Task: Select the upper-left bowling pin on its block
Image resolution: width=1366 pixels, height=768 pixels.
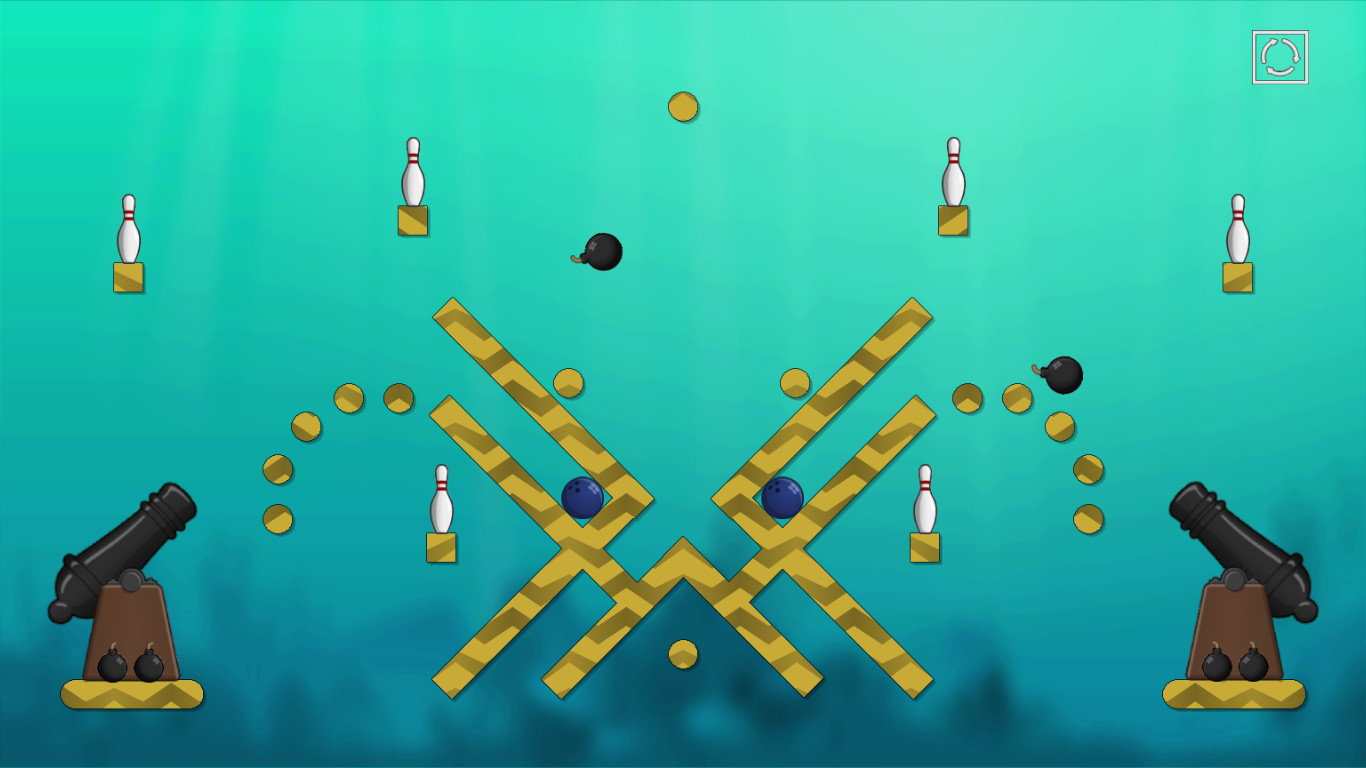Action: pyautogui.click(x=412, y=172)
